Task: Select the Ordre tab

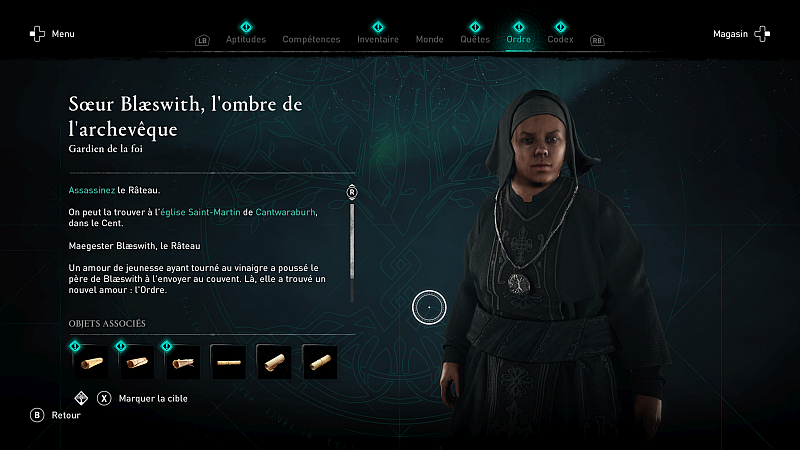Action: 518,39
